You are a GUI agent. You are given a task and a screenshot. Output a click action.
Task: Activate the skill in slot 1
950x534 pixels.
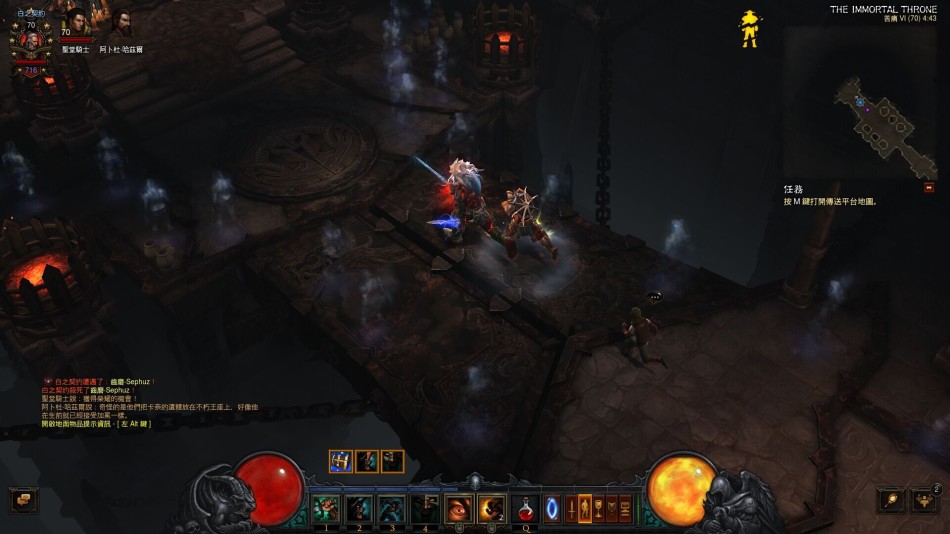326,508
